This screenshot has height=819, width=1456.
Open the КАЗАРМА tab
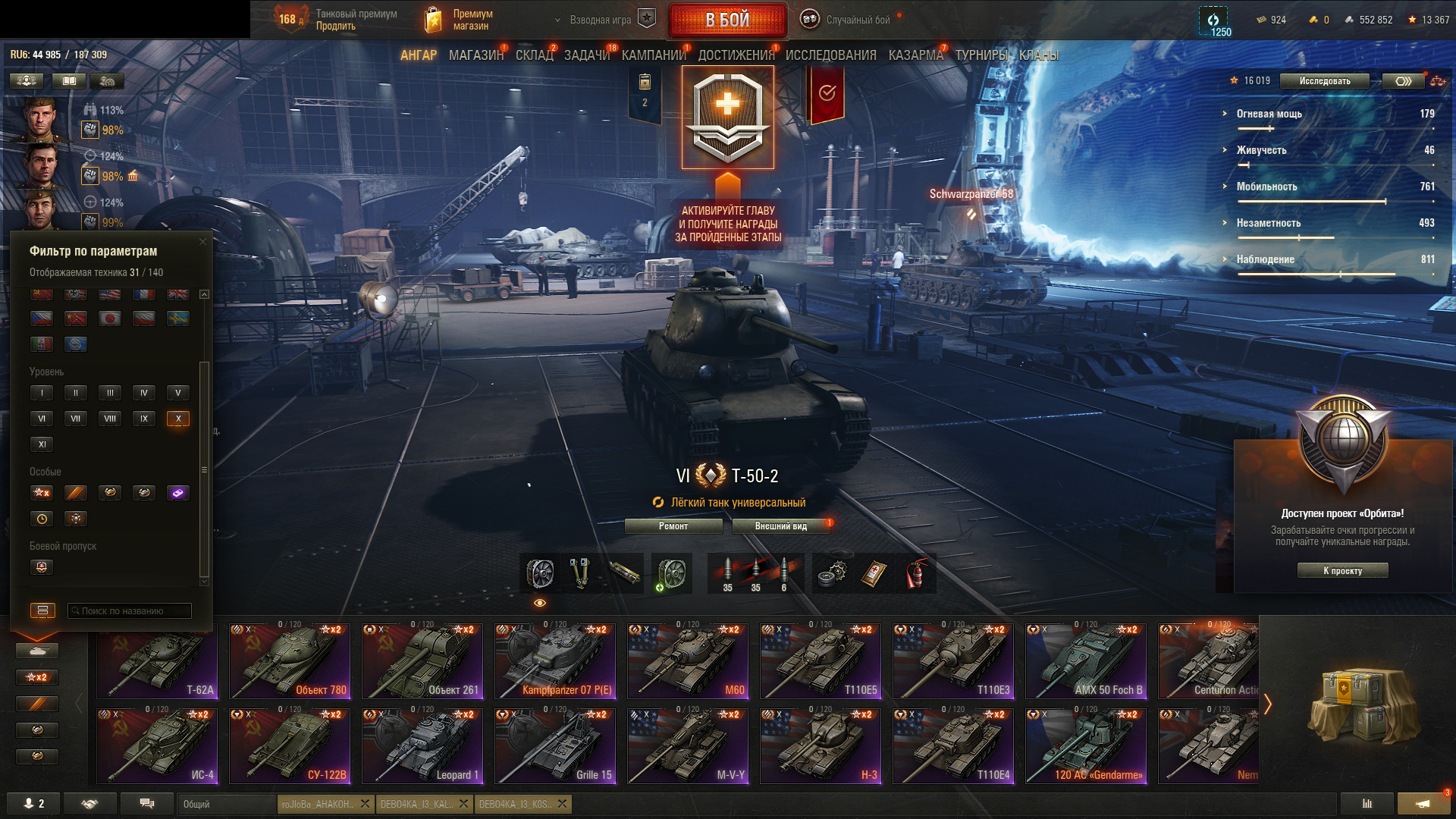click(915, 55)
